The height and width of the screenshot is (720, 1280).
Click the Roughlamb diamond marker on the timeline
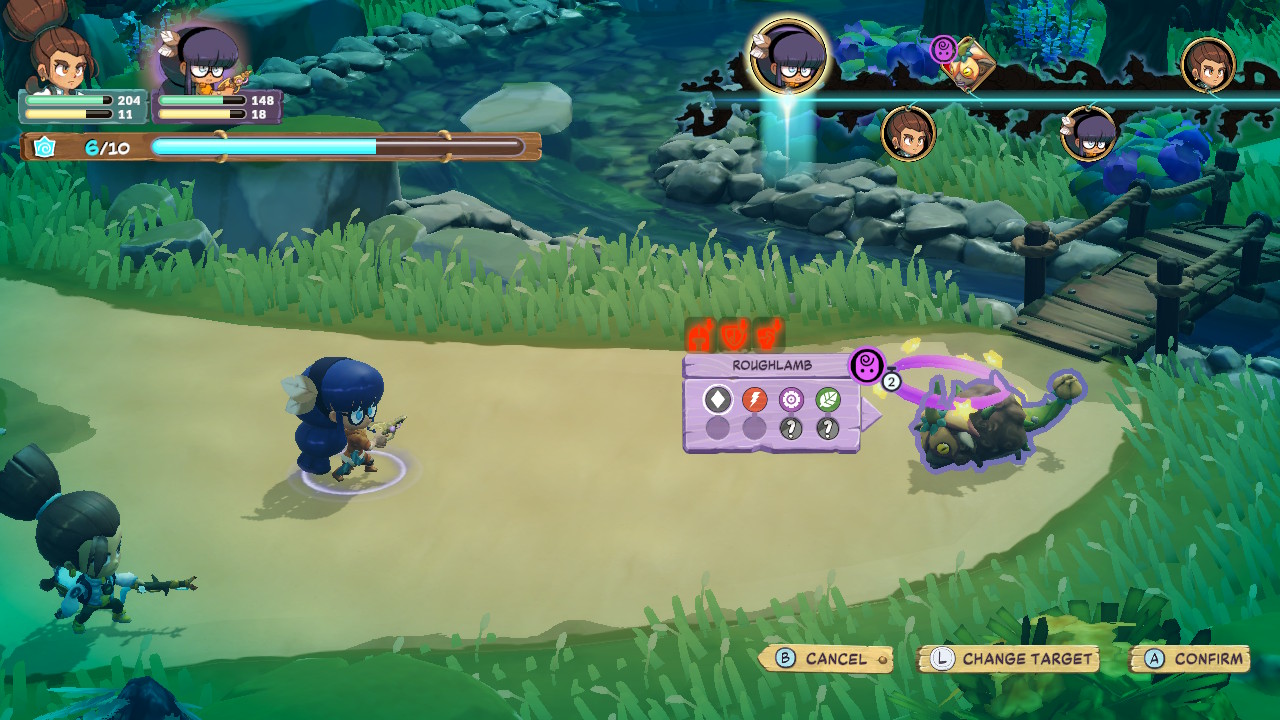(966, 68)
